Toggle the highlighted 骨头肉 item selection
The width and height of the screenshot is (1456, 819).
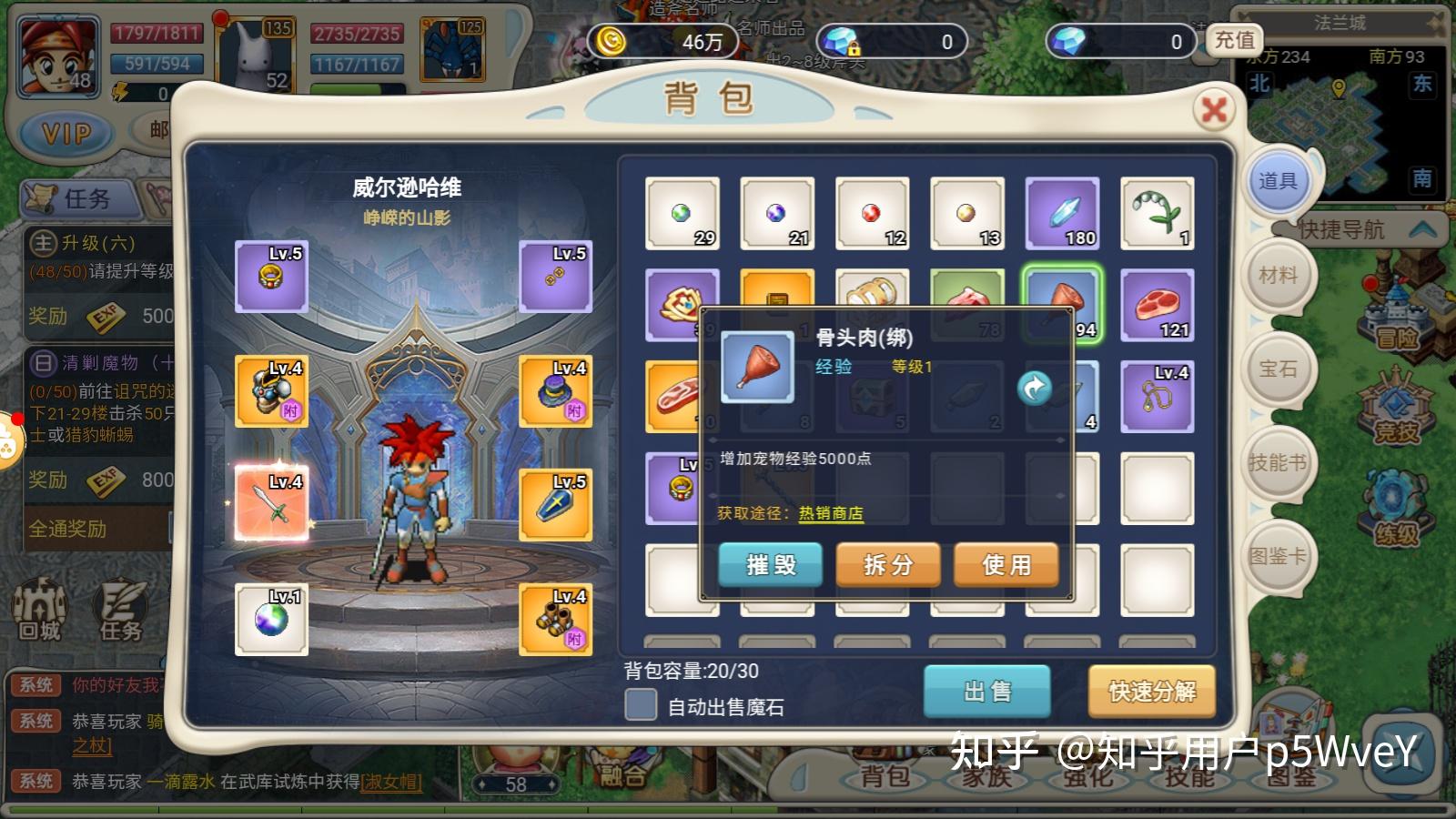coord(1061,305)
